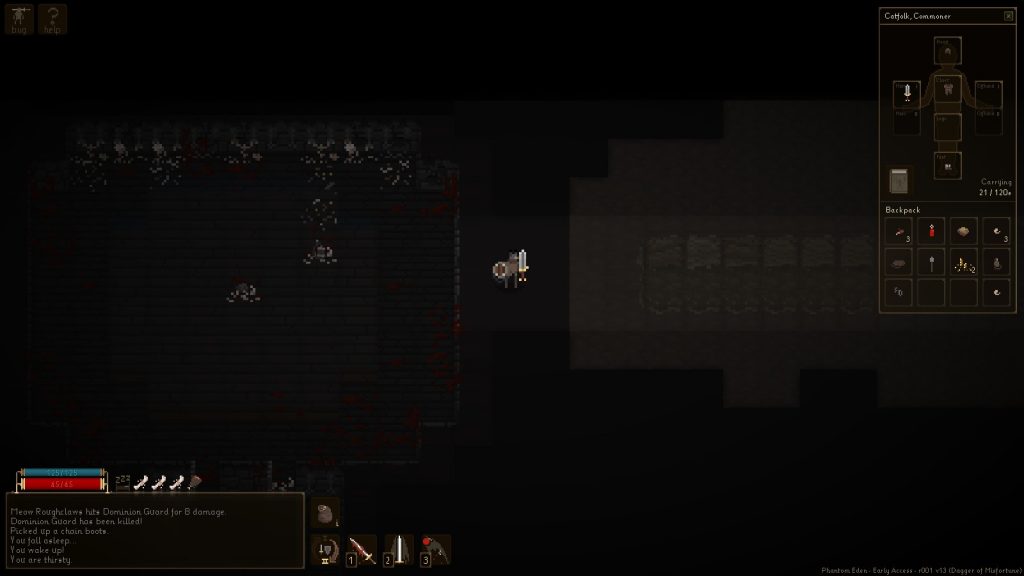This screenshot has height=576, width=1024.
Task: Select the bread loaf in the backpack
Action: 963,231
